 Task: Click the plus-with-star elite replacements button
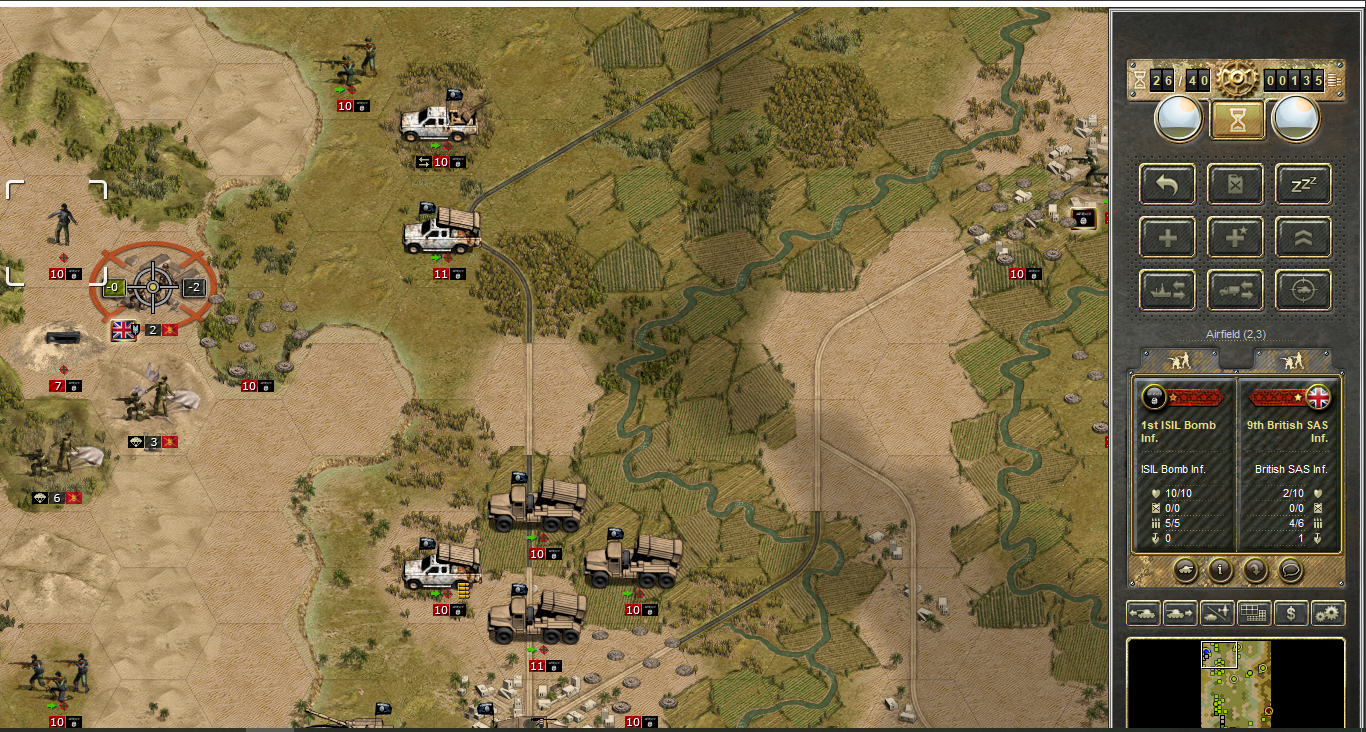pyautogui.click(x=1236, y=237)
